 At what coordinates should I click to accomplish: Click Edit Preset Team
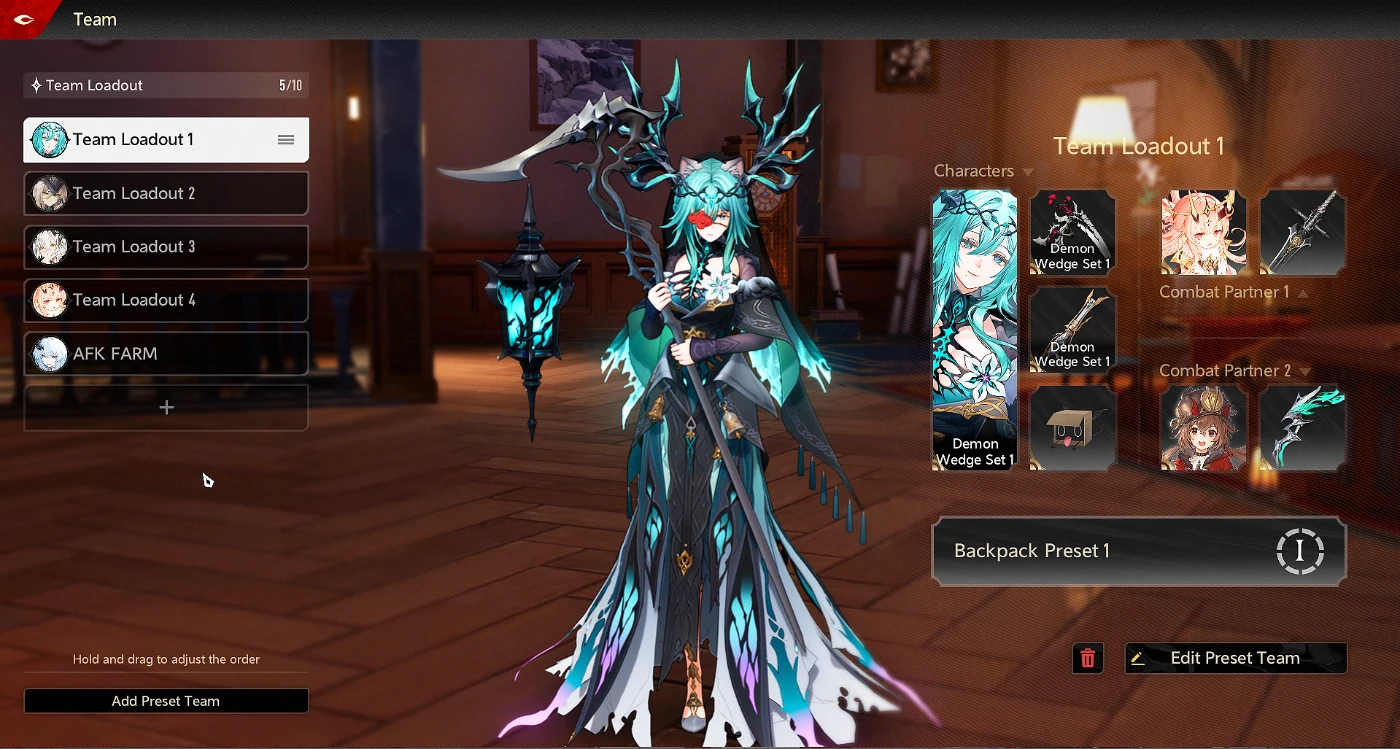[x=1235, y=658]
